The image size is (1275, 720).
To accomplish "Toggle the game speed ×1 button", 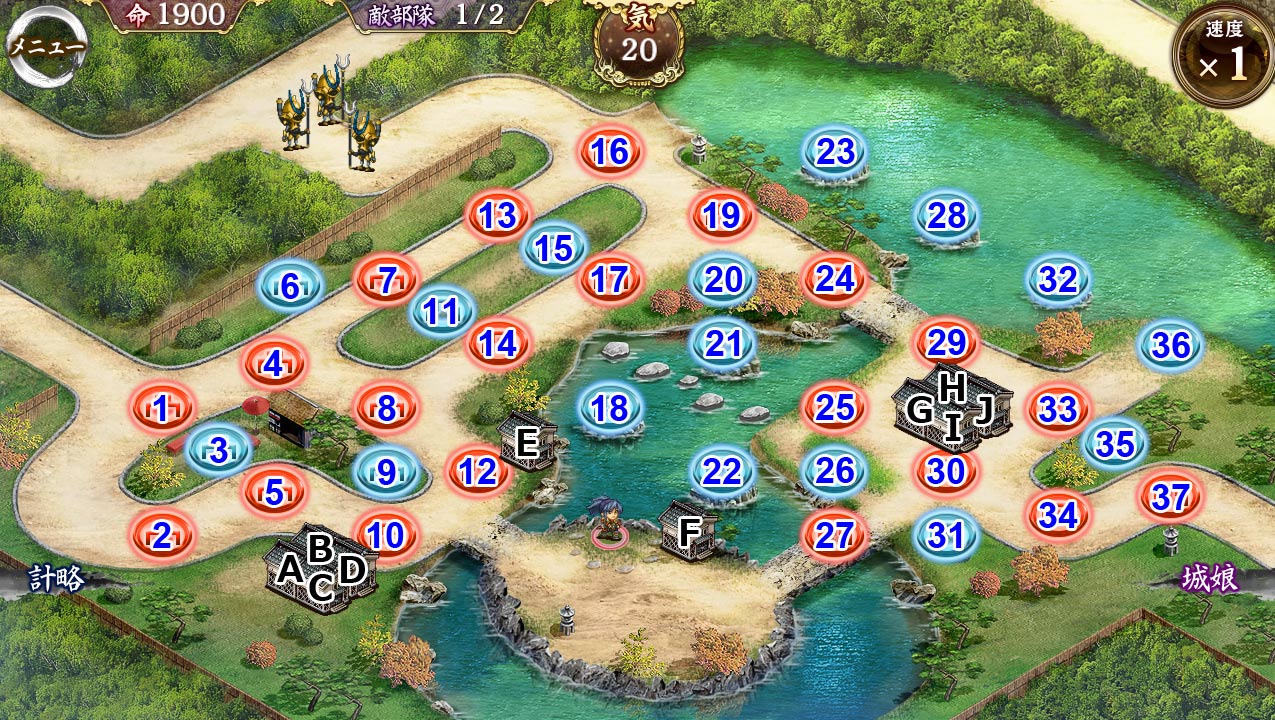I will pos(1223,56).
